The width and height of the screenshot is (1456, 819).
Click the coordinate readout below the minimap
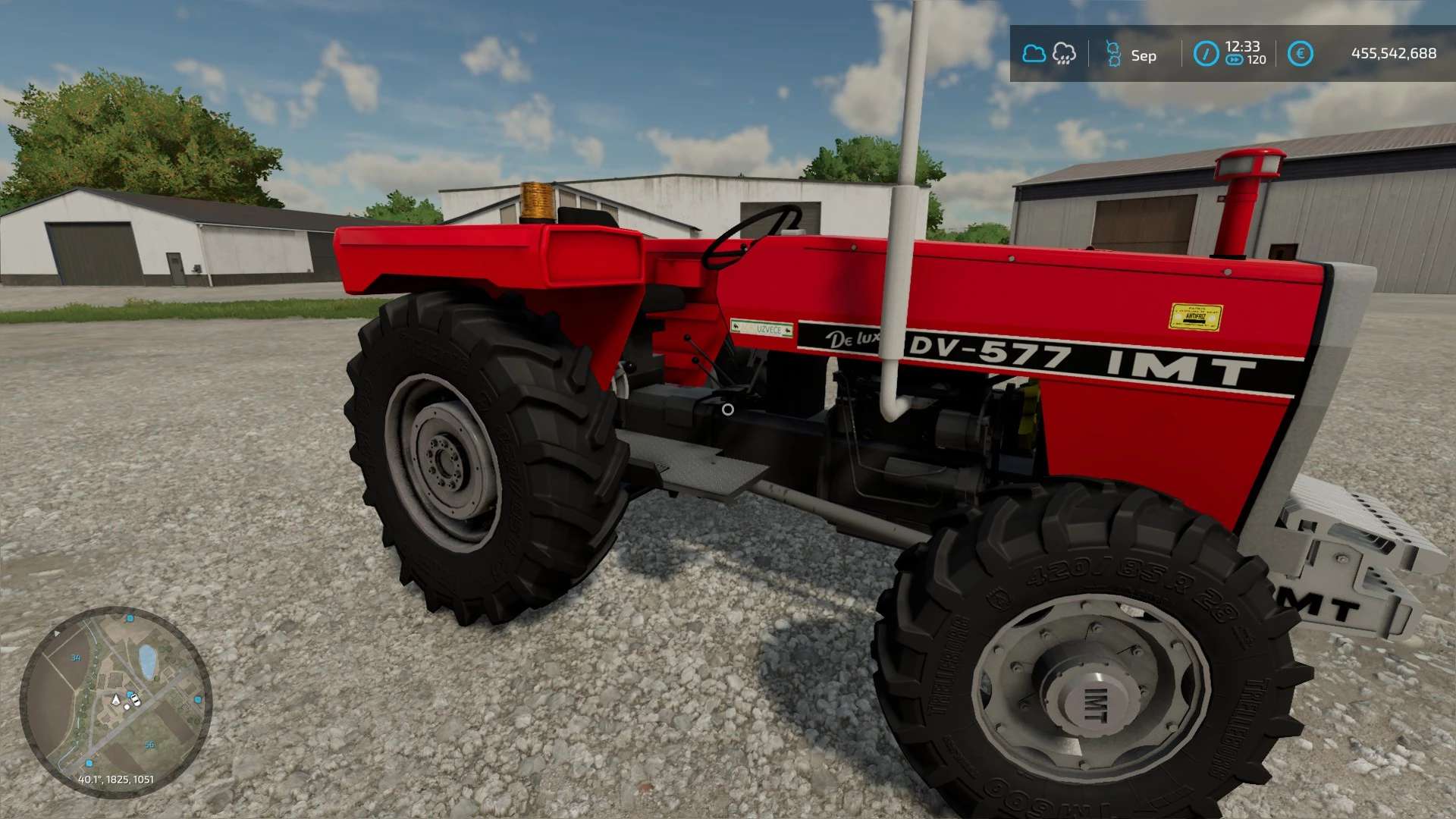[116, 779]
